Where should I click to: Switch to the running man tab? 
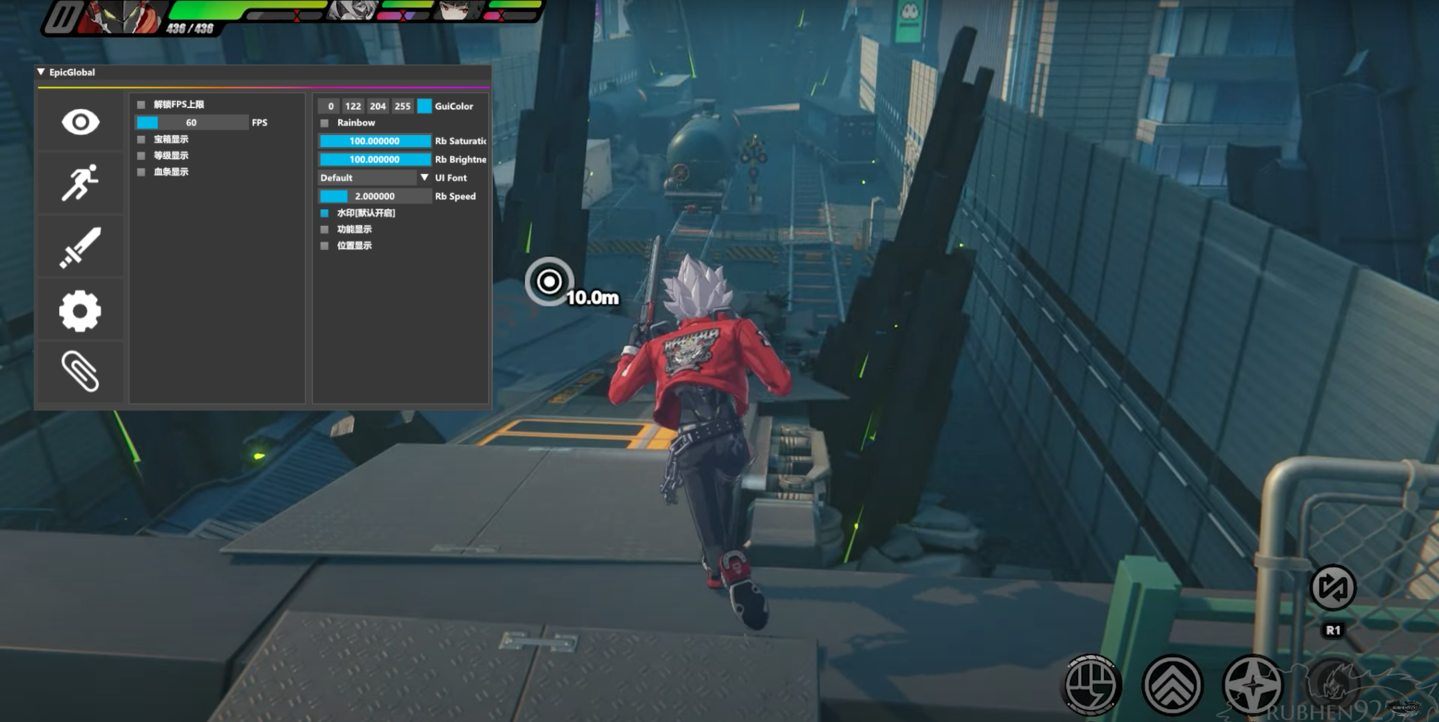click(x=80, y=184)
